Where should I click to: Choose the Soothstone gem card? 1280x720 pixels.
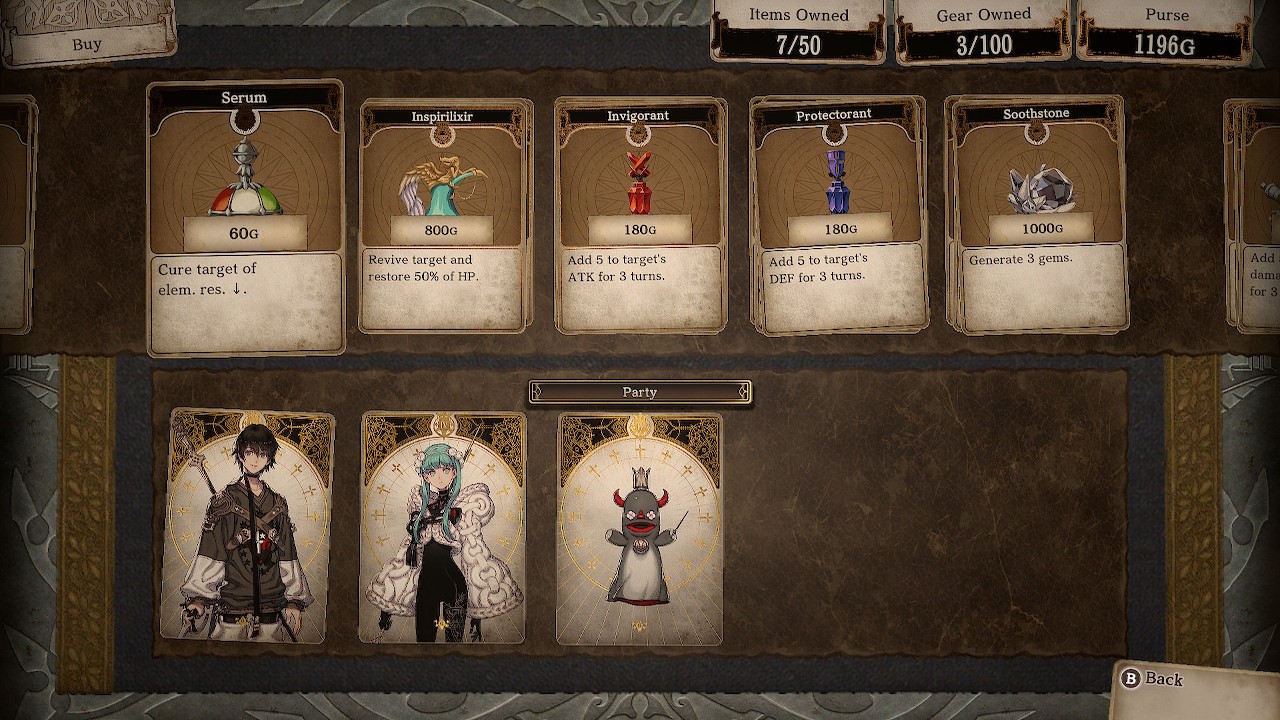pyautogui.click(x=1036, y=216)
